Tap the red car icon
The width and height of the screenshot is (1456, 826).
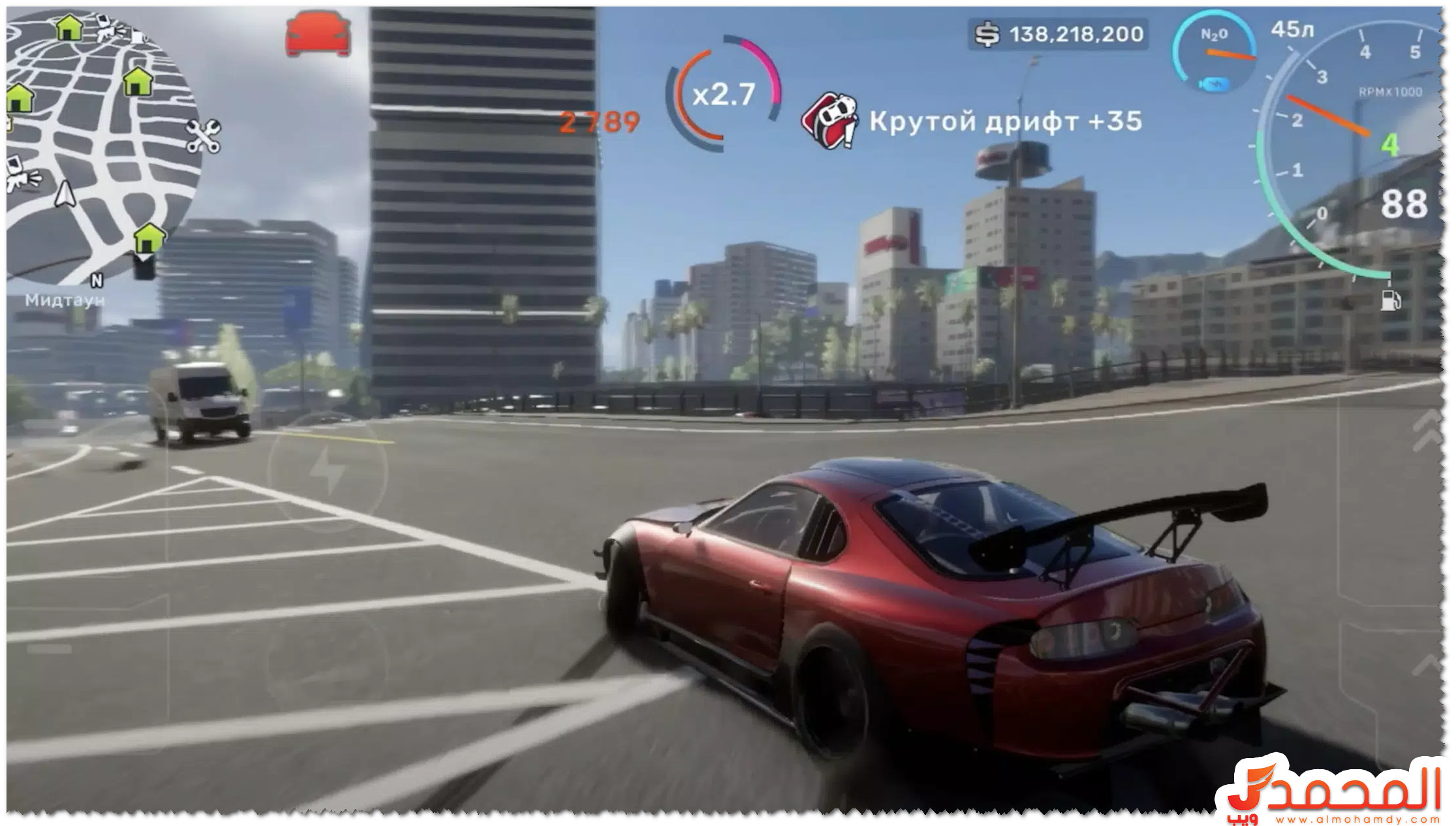tap(318, 34)
